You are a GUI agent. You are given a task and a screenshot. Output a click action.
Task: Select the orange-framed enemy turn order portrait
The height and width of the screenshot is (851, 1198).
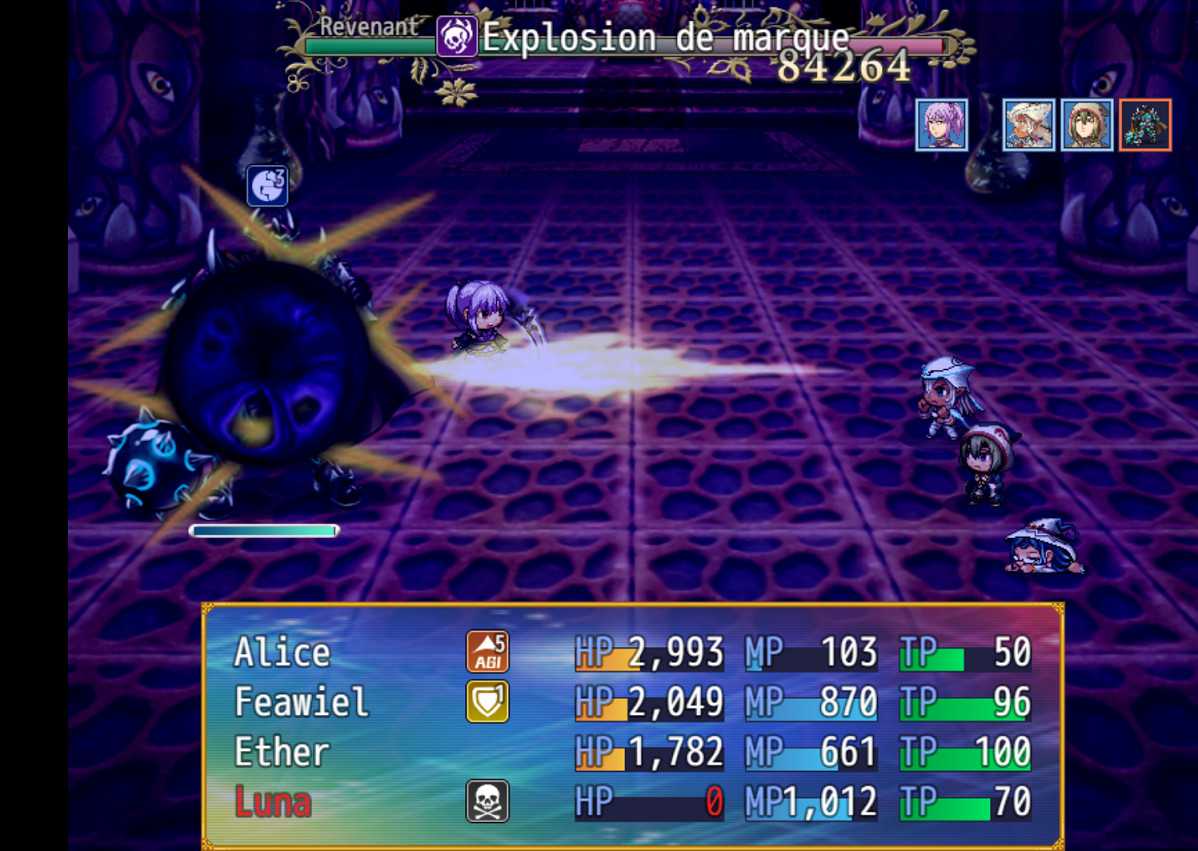coord(1145,125)
